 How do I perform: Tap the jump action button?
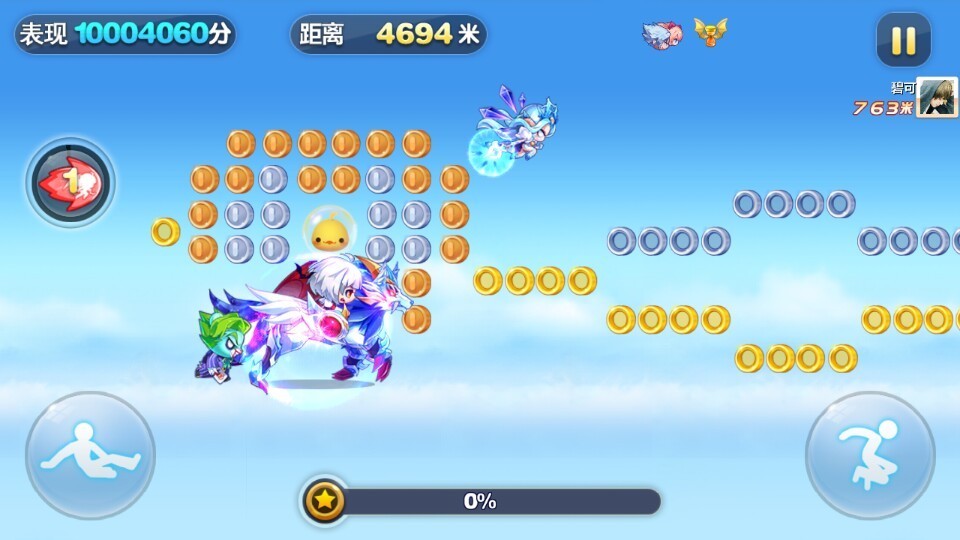click(870, 455)
